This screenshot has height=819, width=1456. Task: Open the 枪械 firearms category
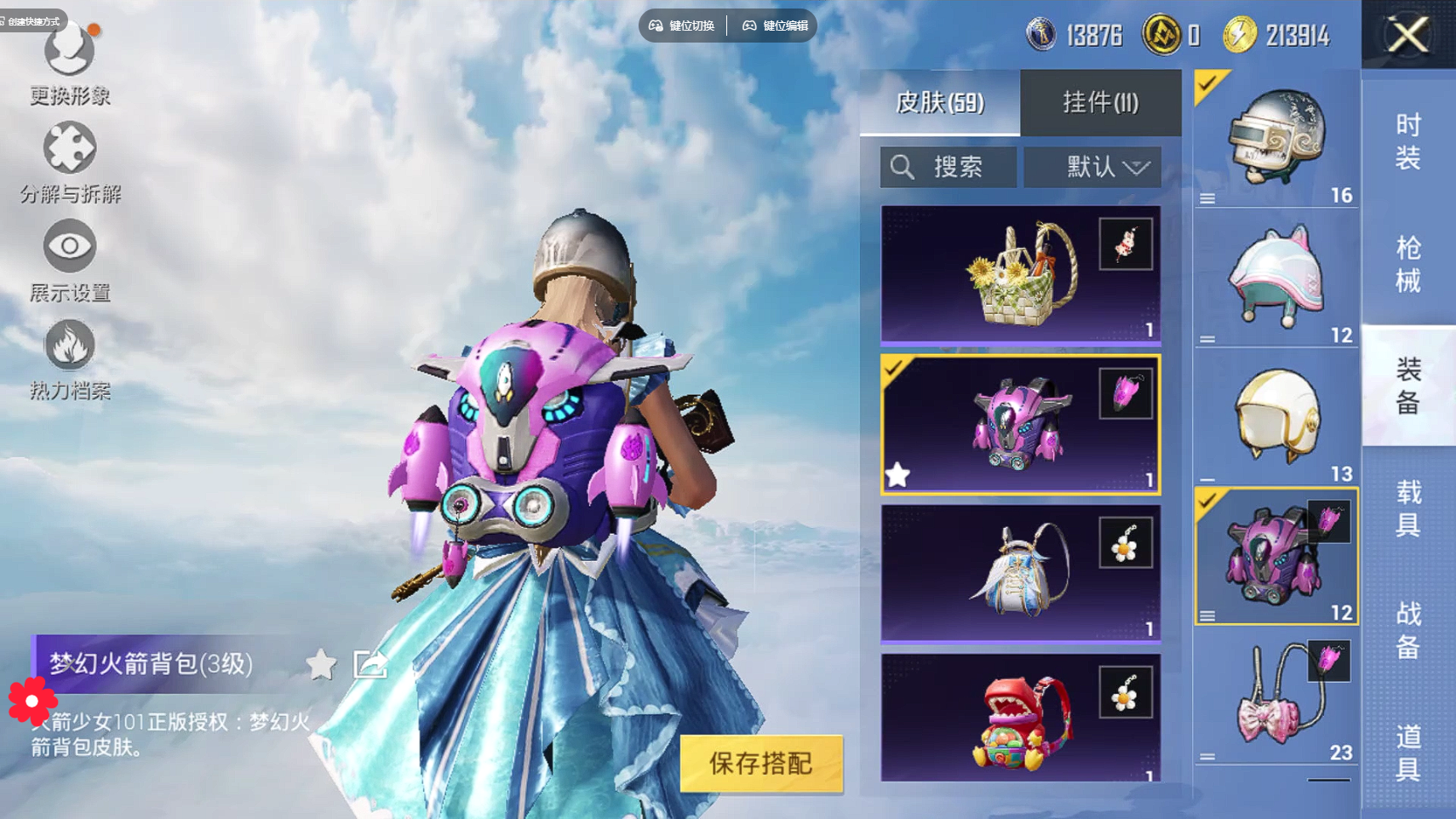click(1408, 264)
